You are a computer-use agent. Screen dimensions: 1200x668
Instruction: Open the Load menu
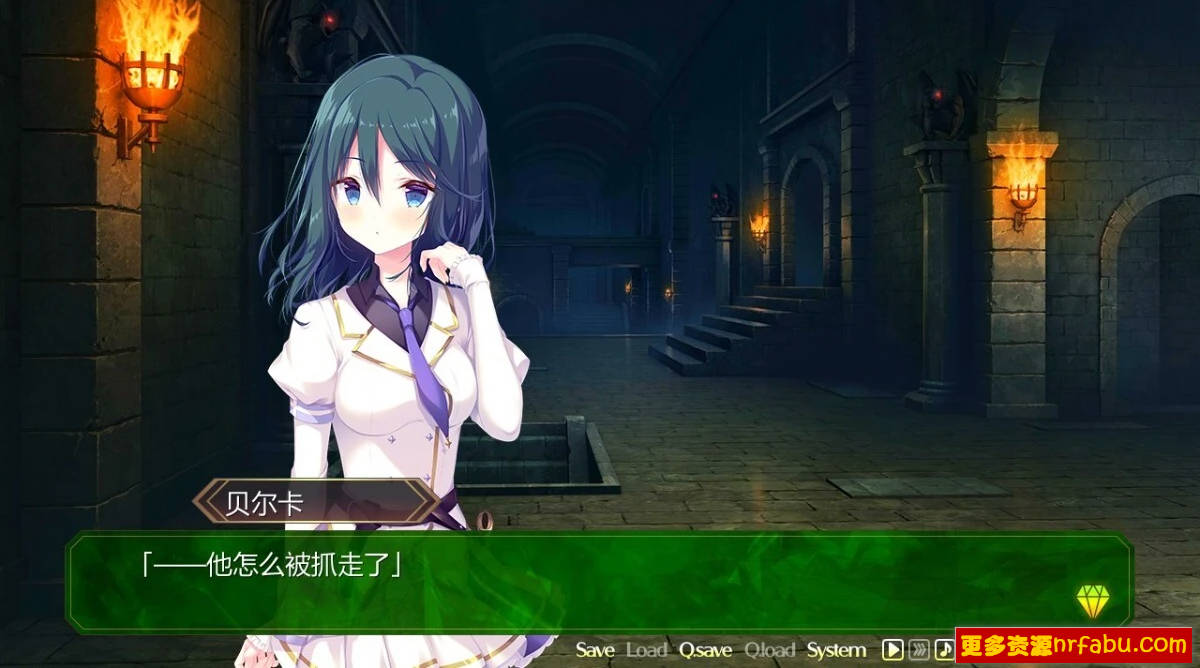646,650
